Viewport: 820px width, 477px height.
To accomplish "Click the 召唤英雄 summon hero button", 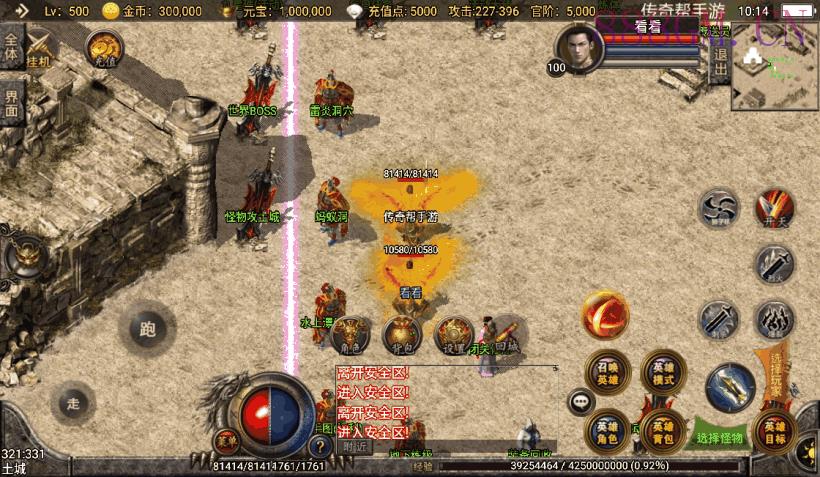I will point(607,371).
